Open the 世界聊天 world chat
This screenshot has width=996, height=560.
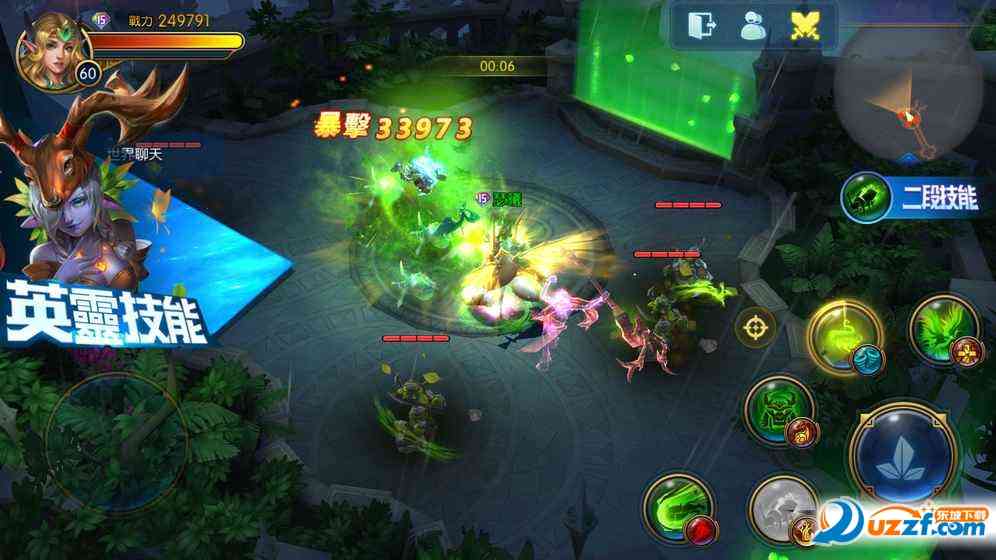click(x=134, y=155)
